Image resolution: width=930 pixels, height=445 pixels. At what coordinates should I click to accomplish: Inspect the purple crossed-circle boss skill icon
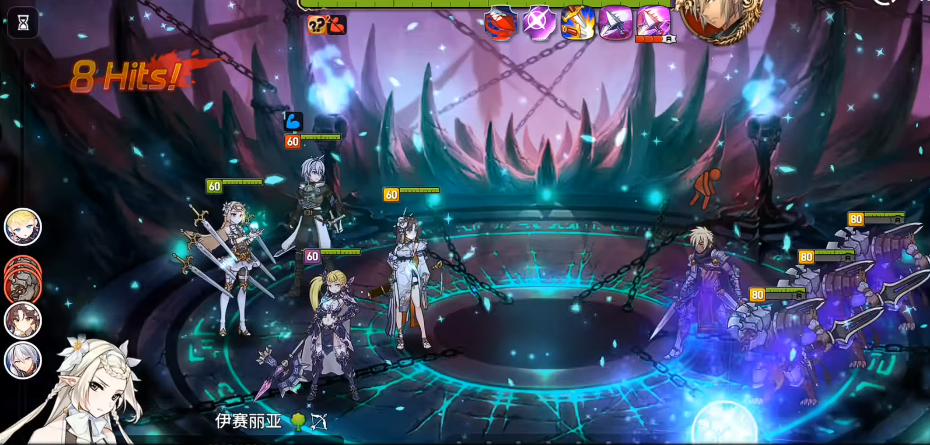pyautogui.click(x=540, y=22)
